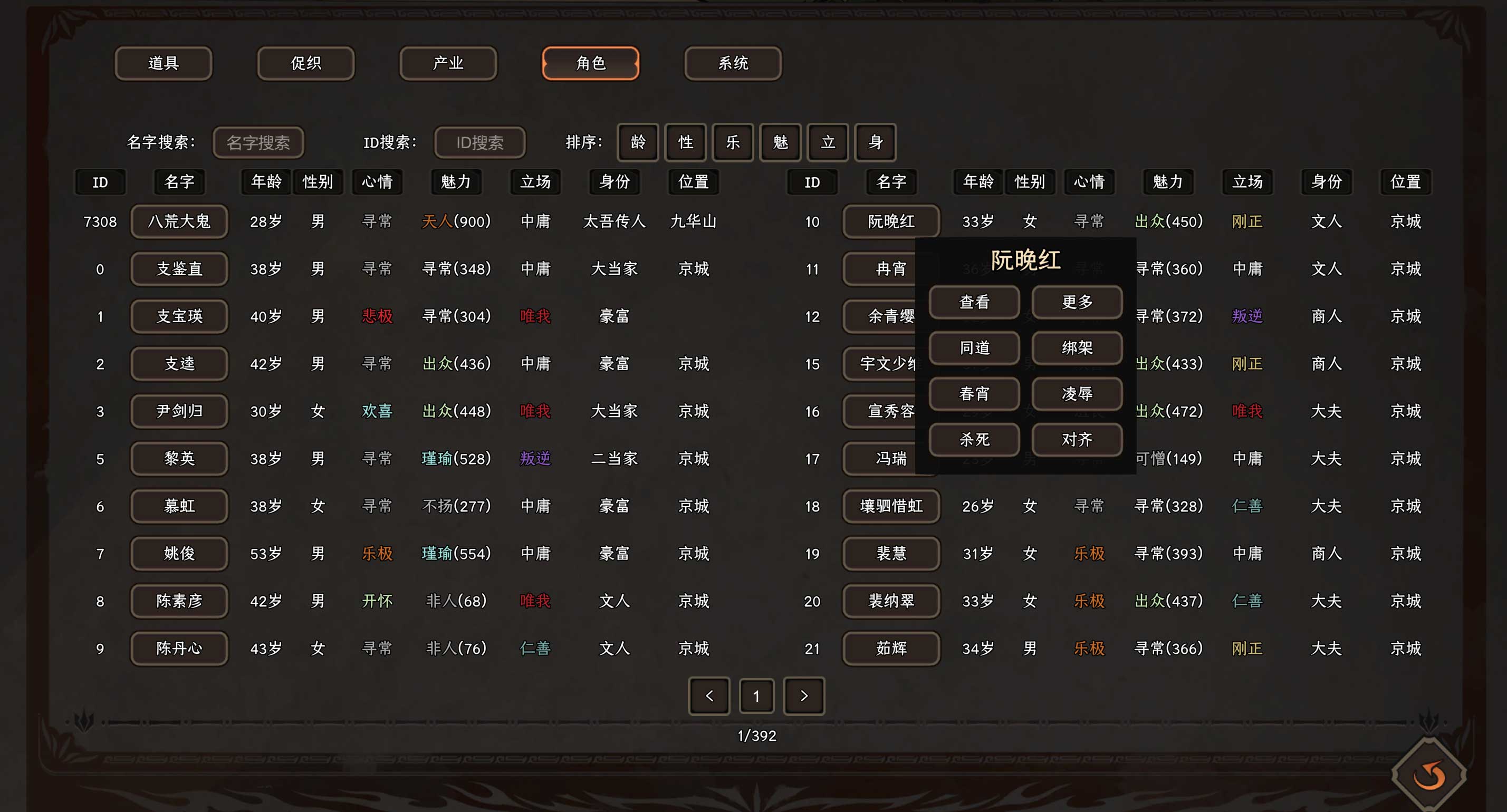The width and height of the screenshot is (1507, 812).
Task: Sort characters by mood using 乐
Action: tap(733, 143)
